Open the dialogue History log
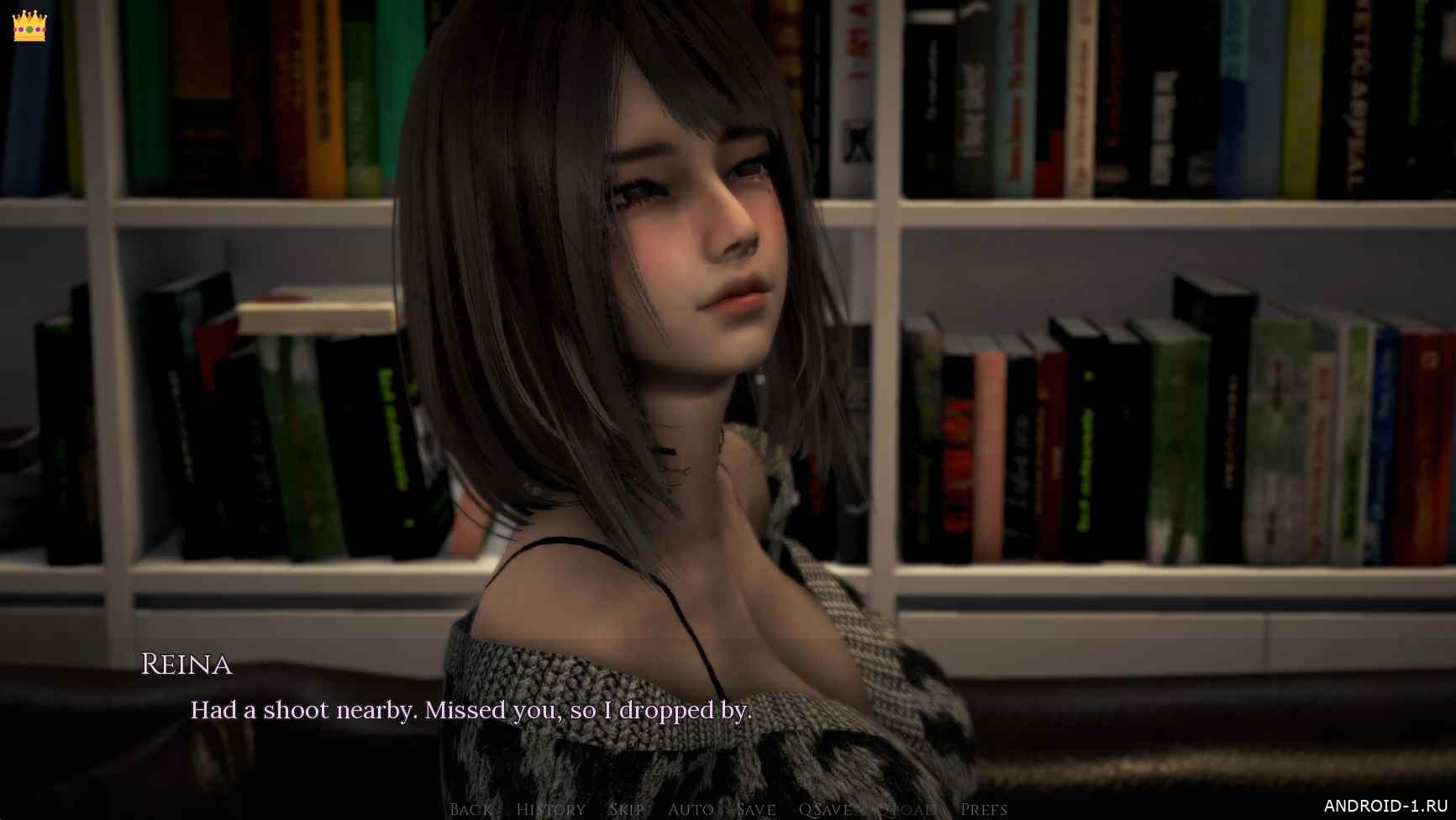Viewport: 1456px width, 820px height. 550,809
